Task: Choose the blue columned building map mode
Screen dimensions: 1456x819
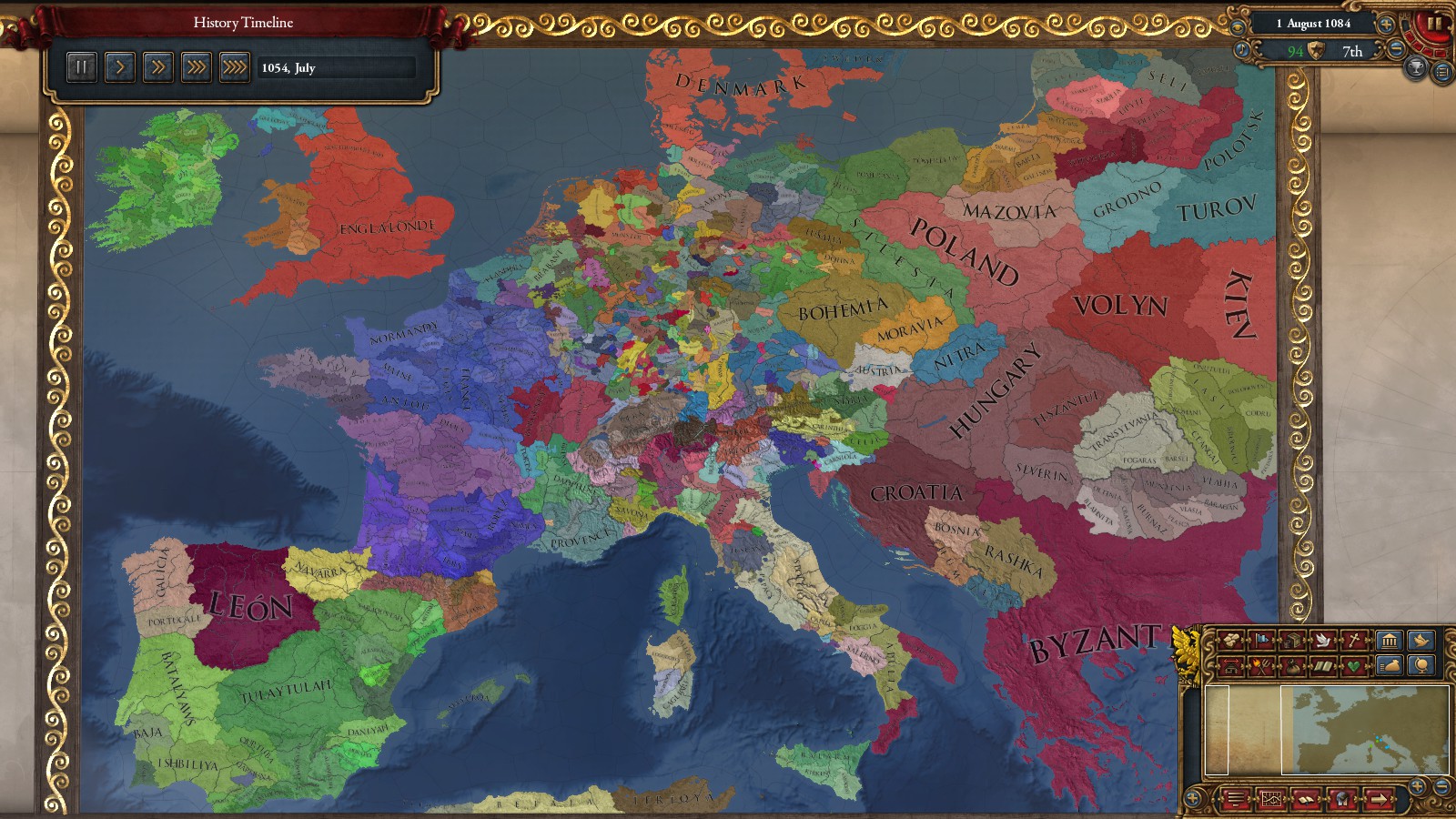Action: tap(1388, 641)
